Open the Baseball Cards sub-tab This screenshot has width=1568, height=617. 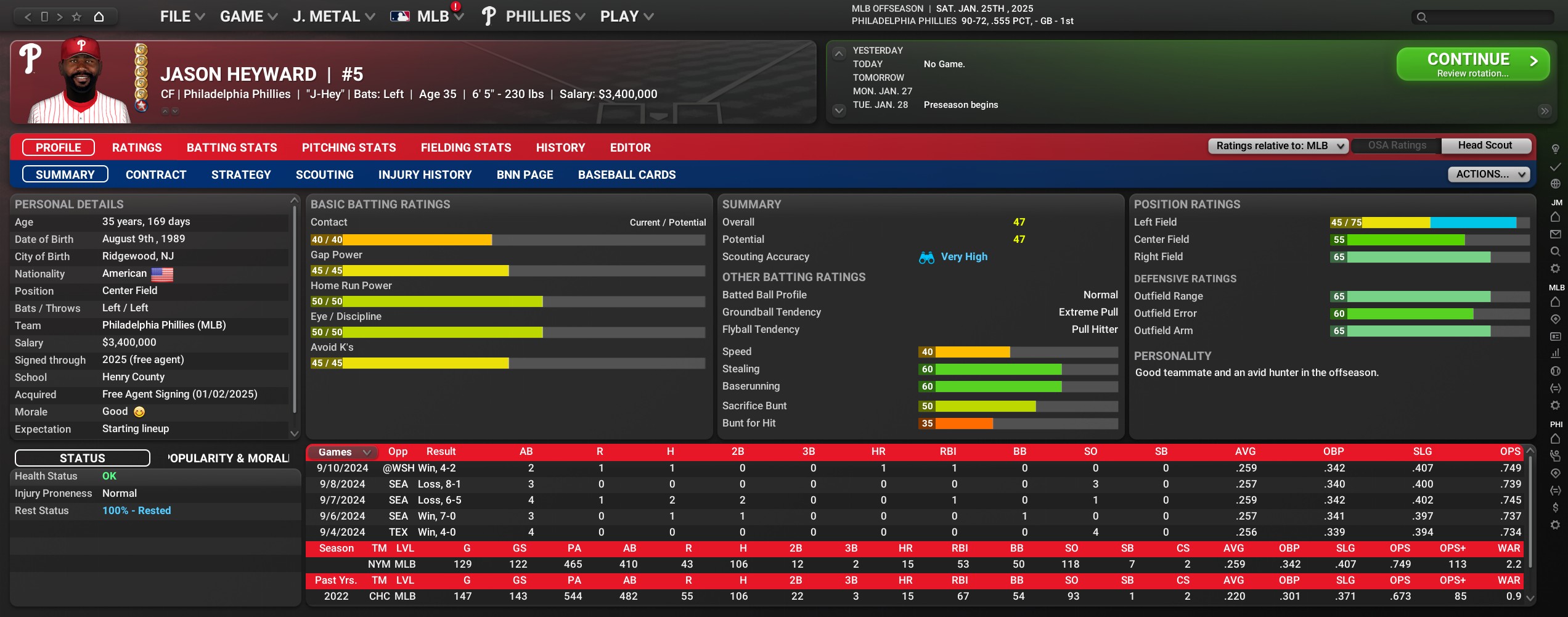tap(627, 175)
